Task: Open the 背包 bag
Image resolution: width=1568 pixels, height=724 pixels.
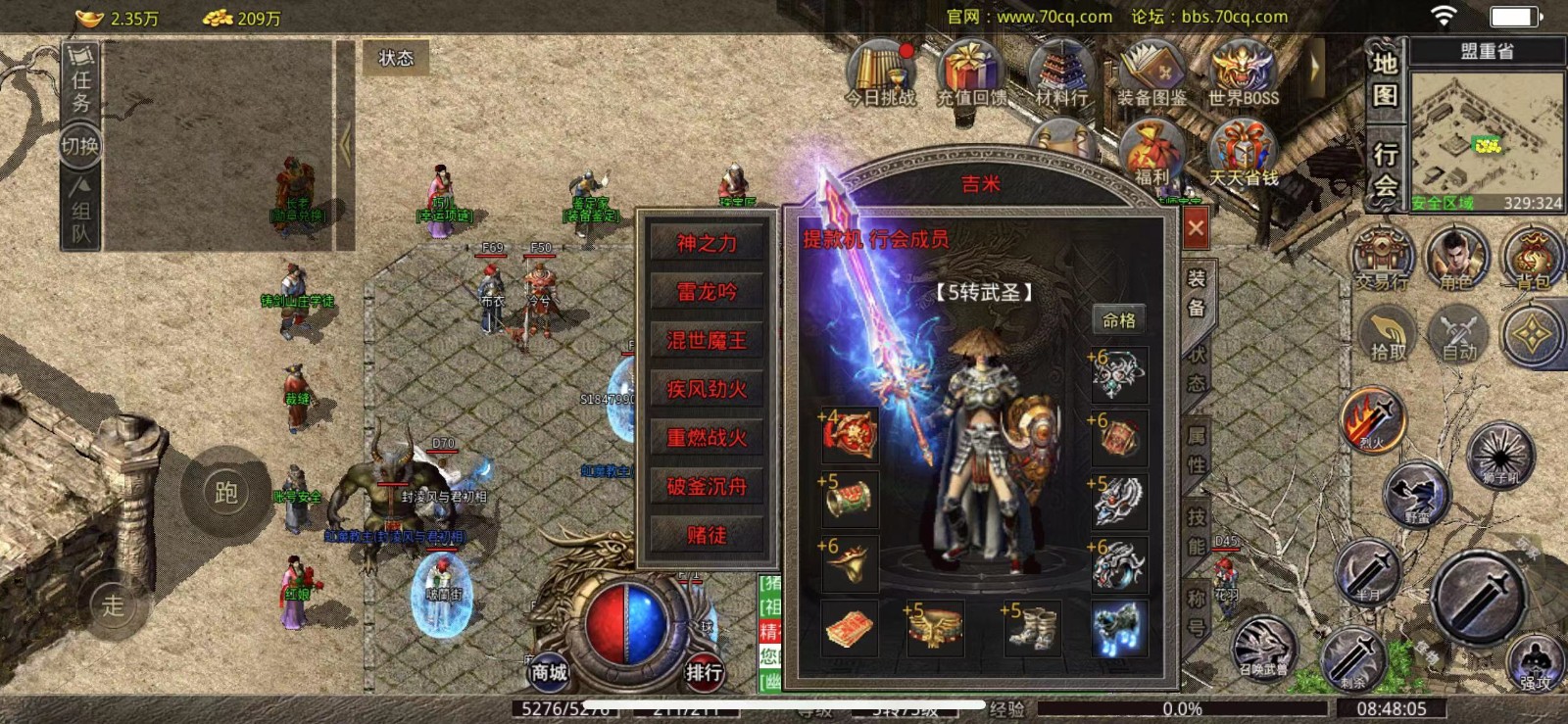Action: point(1532,259)
